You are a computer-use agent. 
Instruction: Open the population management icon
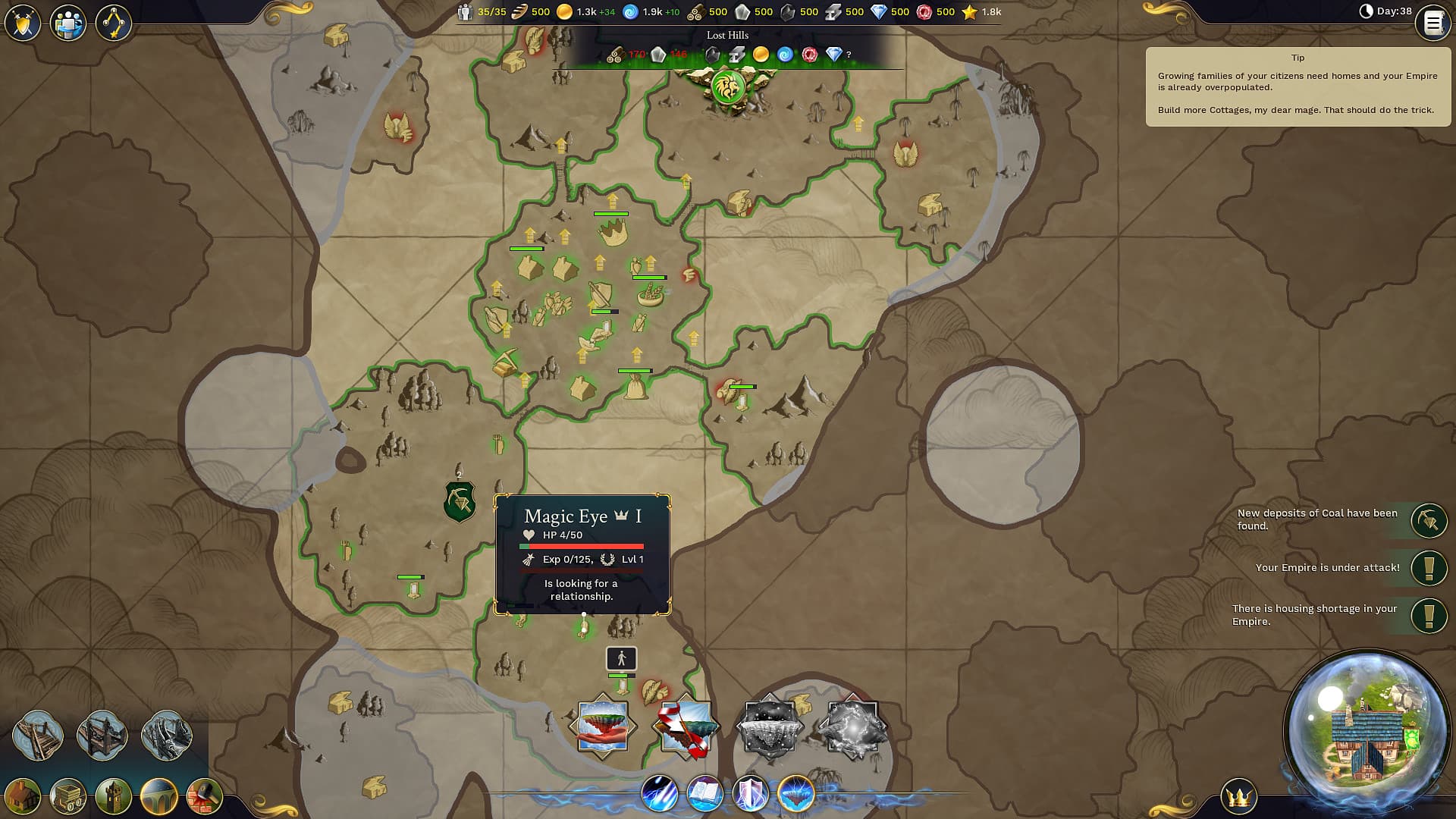pos(68,23)
